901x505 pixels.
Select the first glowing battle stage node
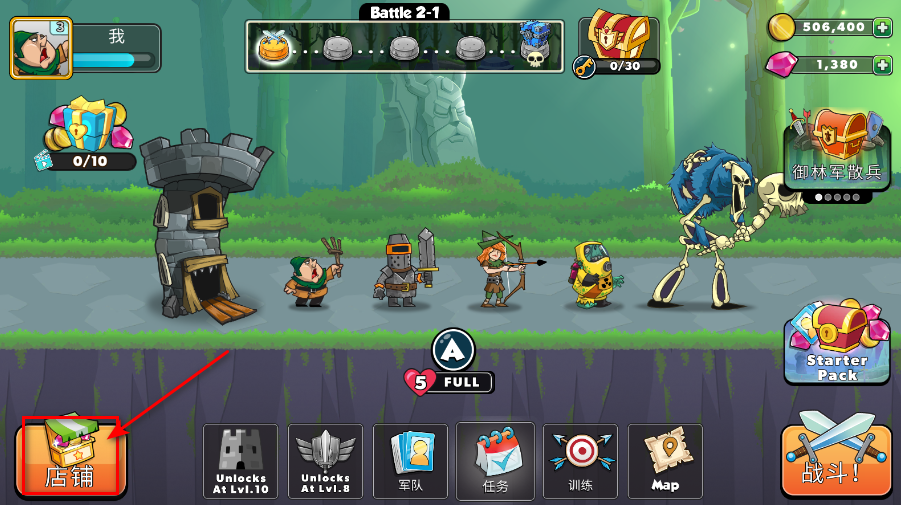273,46
